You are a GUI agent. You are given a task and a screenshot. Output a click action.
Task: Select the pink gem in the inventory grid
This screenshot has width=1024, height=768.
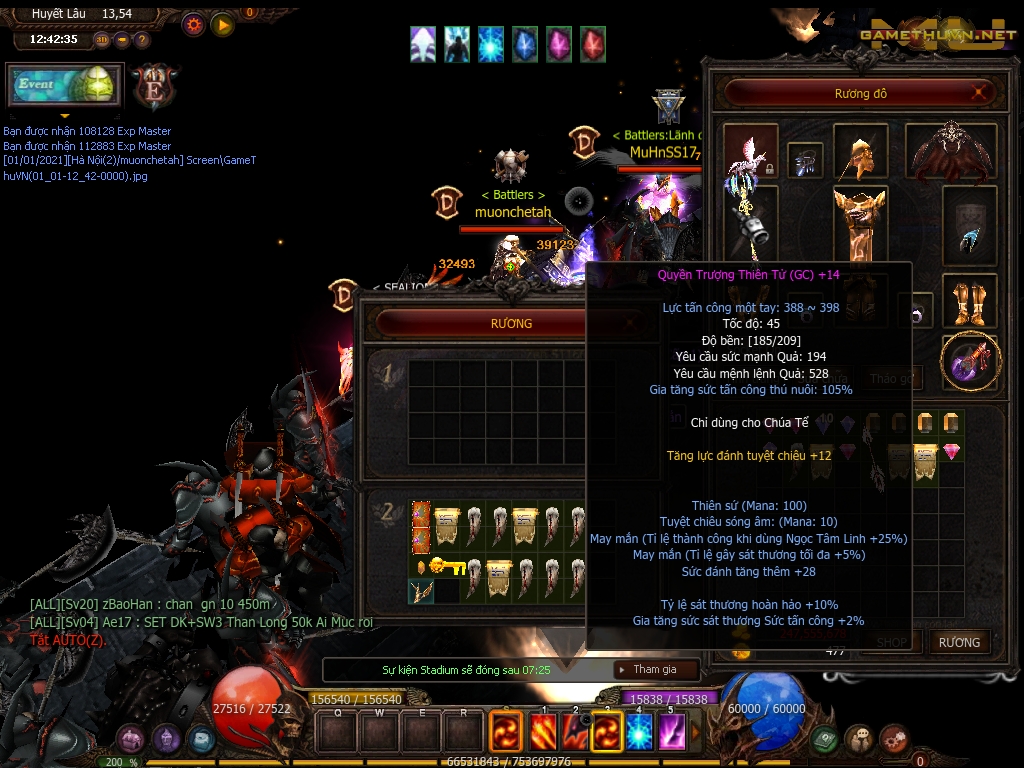(x=951, y=452)
